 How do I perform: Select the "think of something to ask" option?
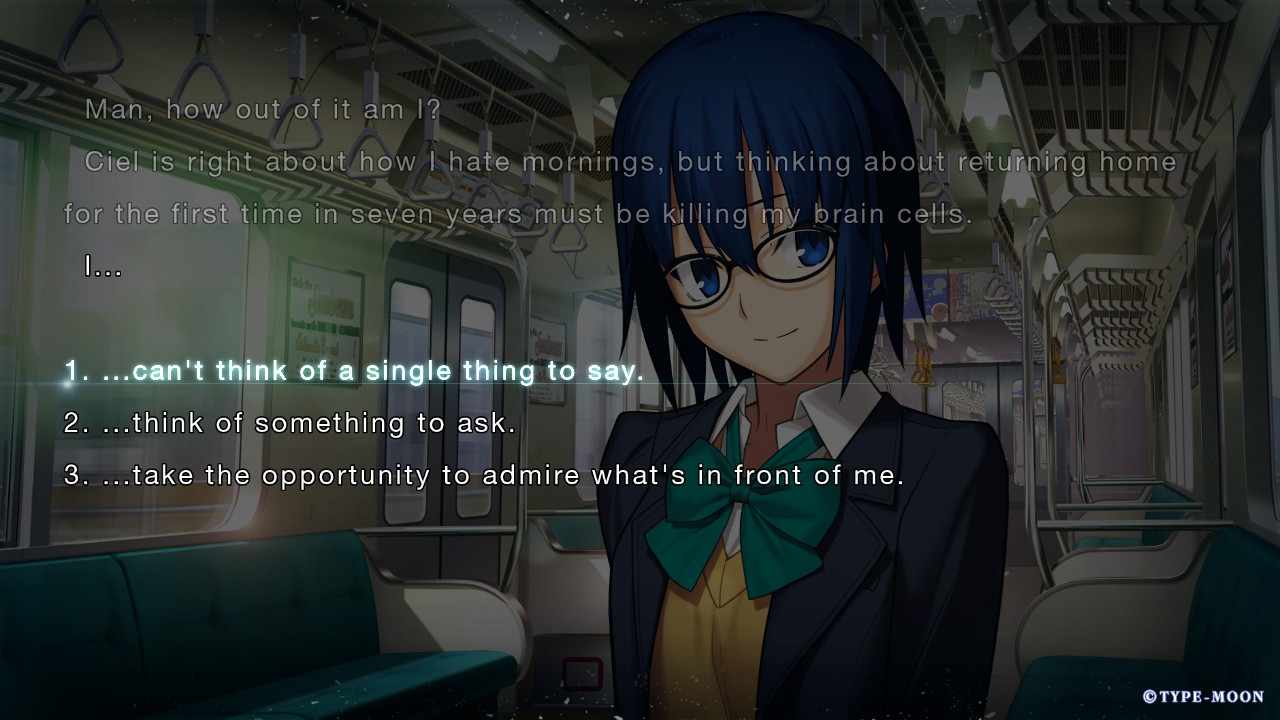tap(290, 424)
